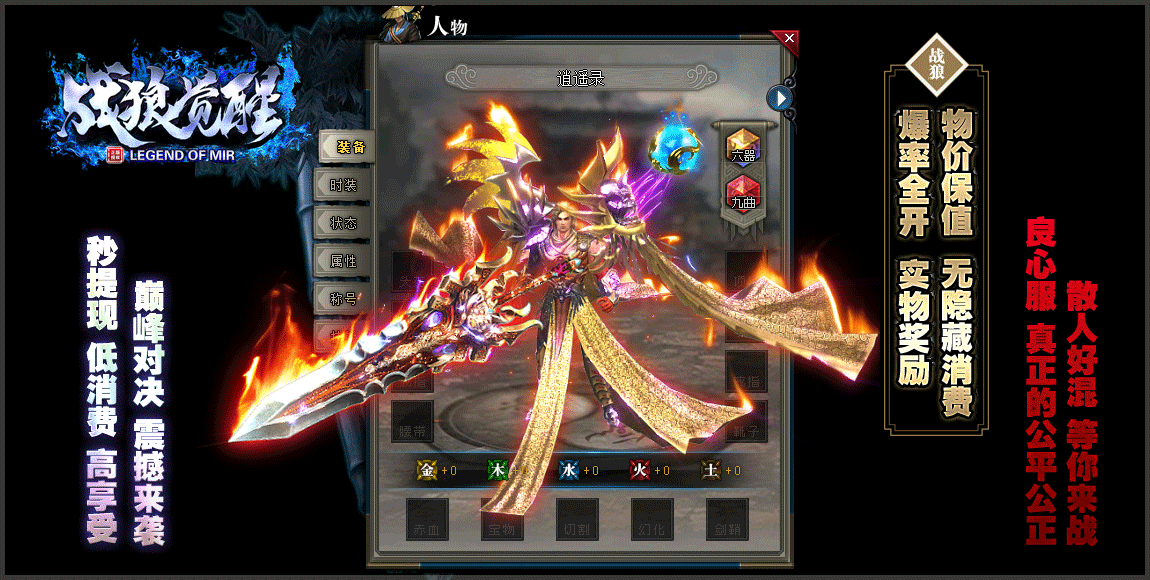The image size is (1150, 580).
Task: Choose the 赤血 slot
Action: (427, 519)
